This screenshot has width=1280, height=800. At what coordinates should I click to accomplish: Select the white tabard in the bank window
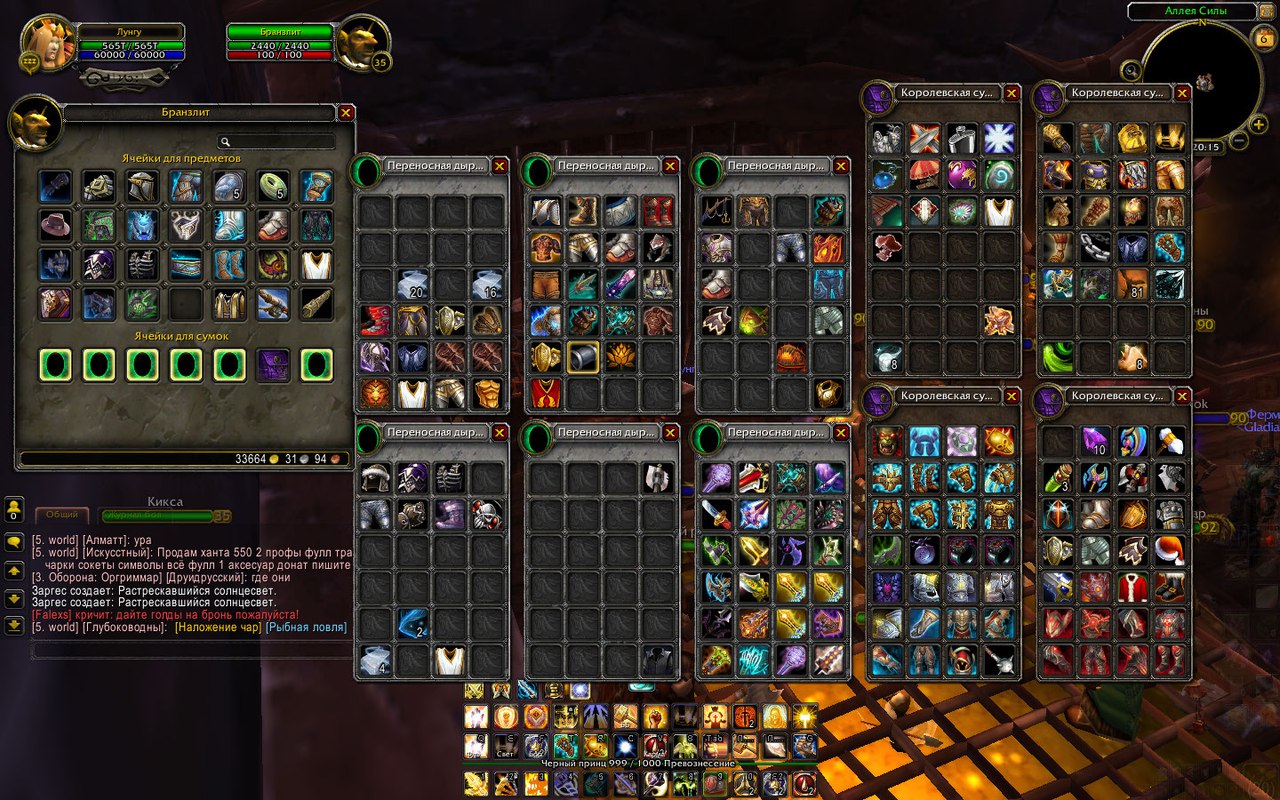pyautogui.click(x=317, y=264)
